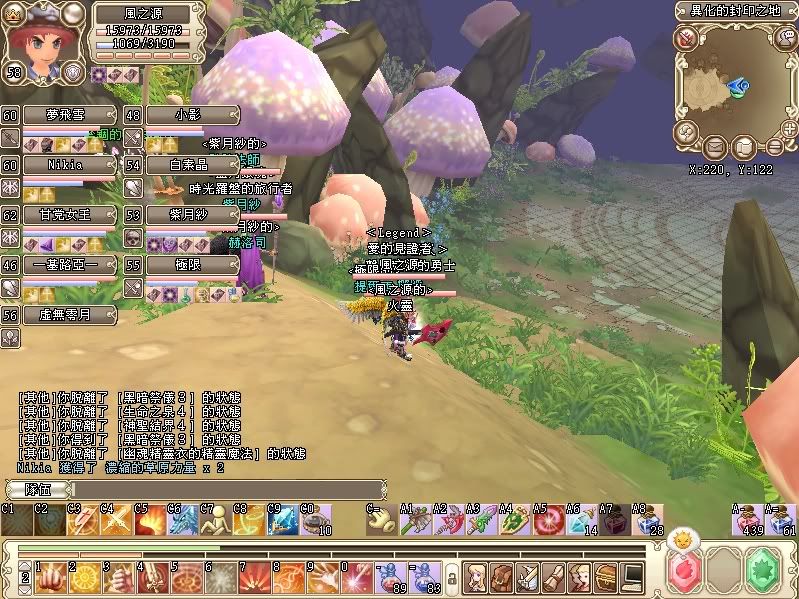The height and width of the screenshot is (599, 799).
Task: Target party member 白素晶
Action: pyautogui.click(x=191, y=164)
